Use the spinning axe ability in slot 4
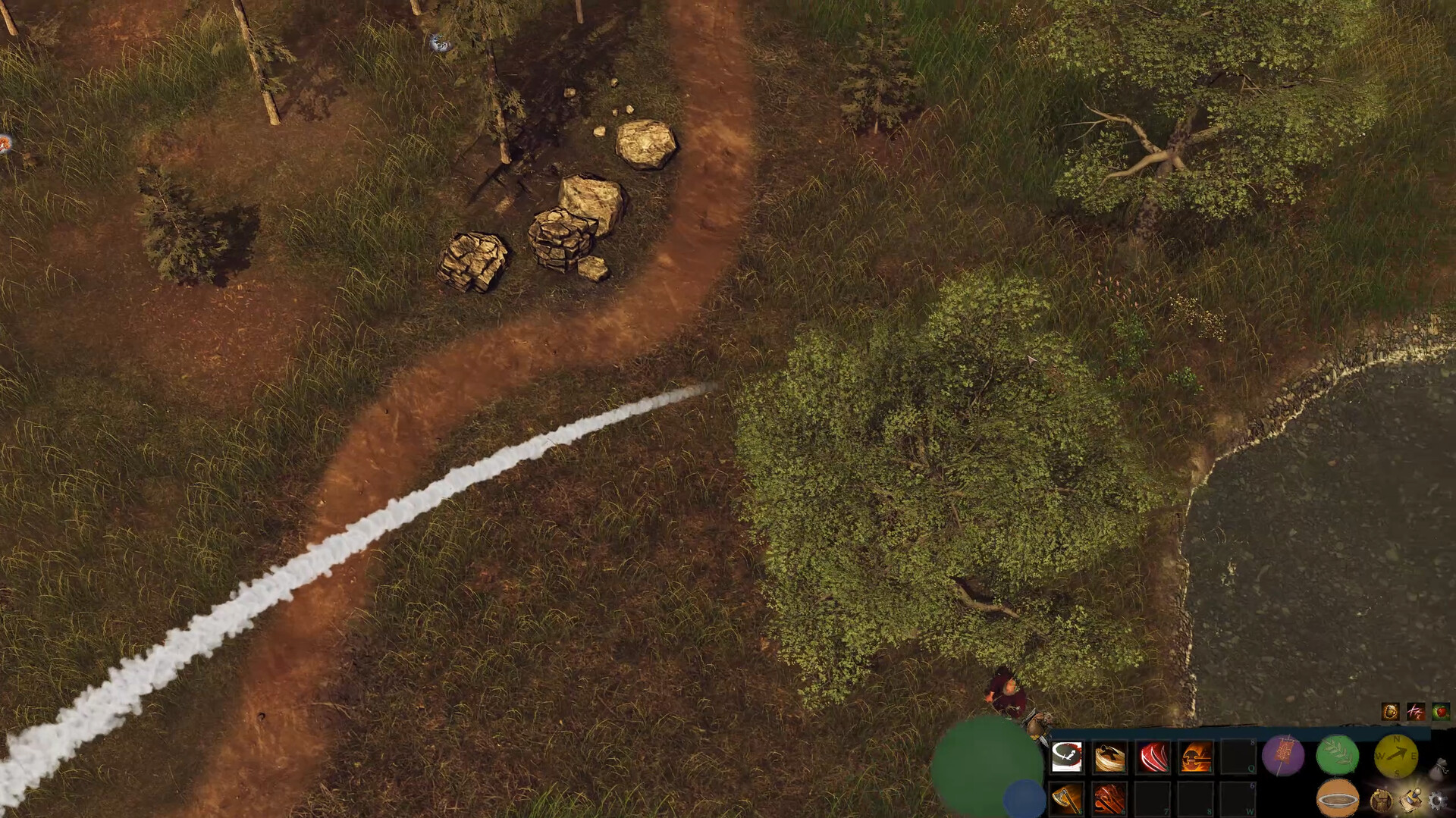The image size is (1456, 818). pyautogui.click(x=1194, y=756)
